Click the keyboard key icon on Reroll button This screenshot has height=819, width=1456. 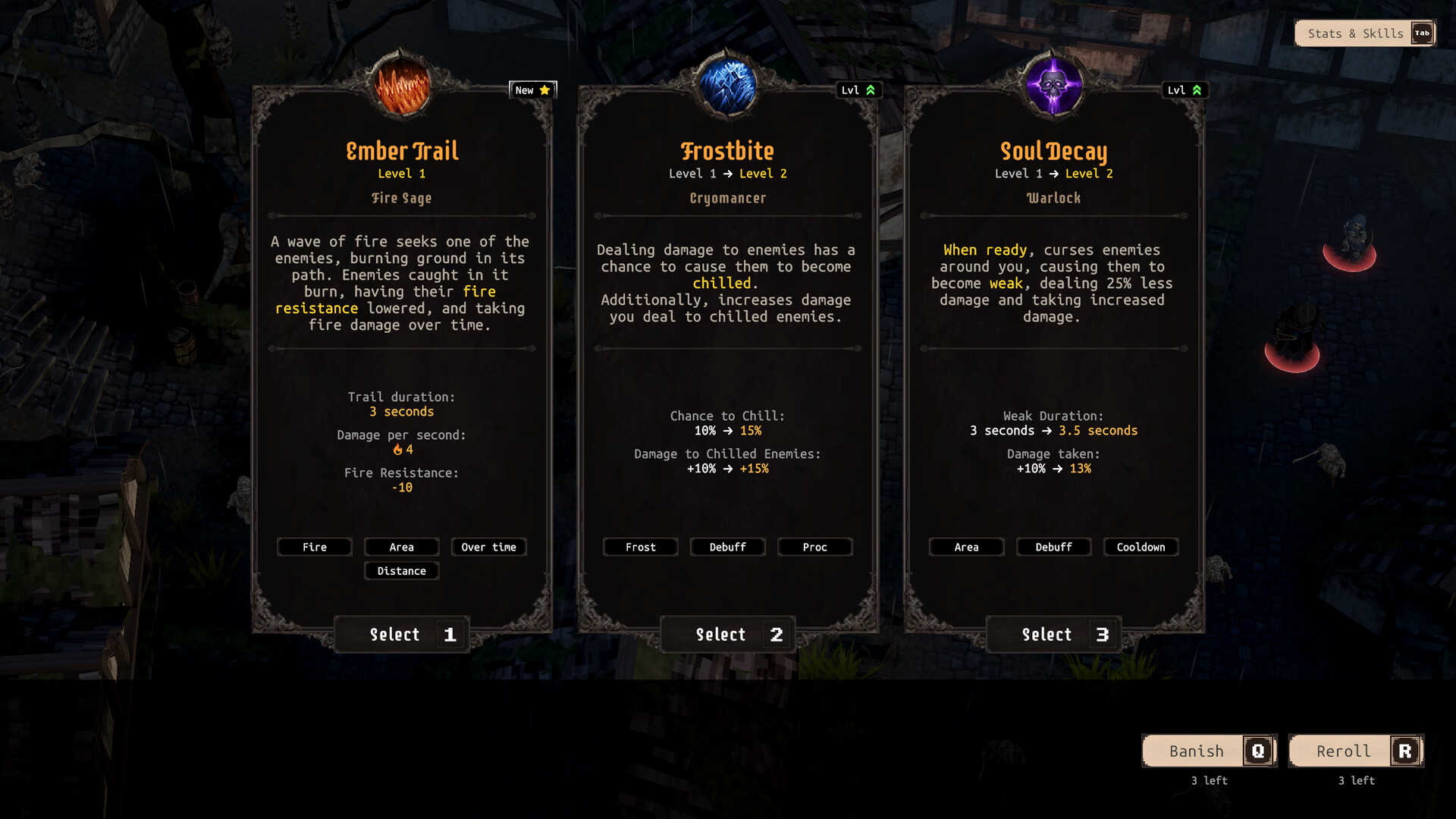[x=1405, y=751]
